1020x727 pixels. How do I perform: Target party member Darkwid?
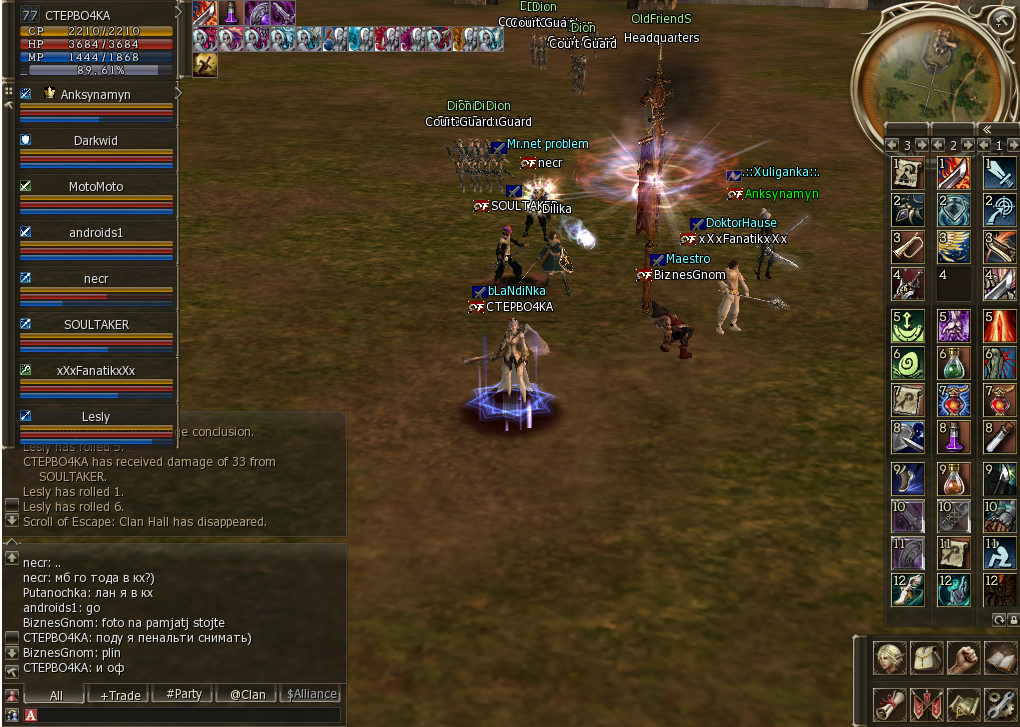click(x=95, y=141)
